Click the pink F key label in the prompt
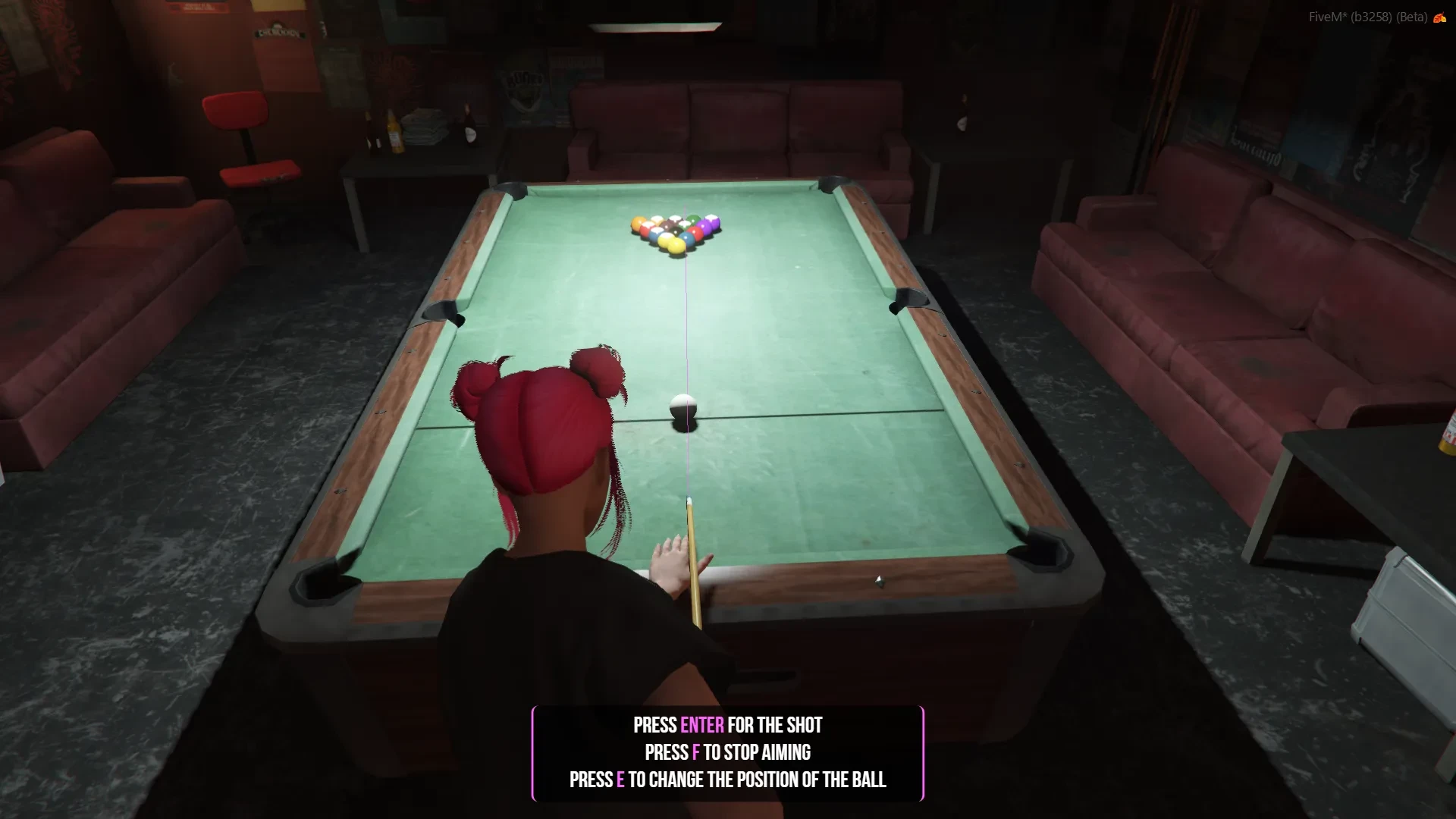Screen dimensions: 1456x819 pyautogui.click(x=695, y=752)
